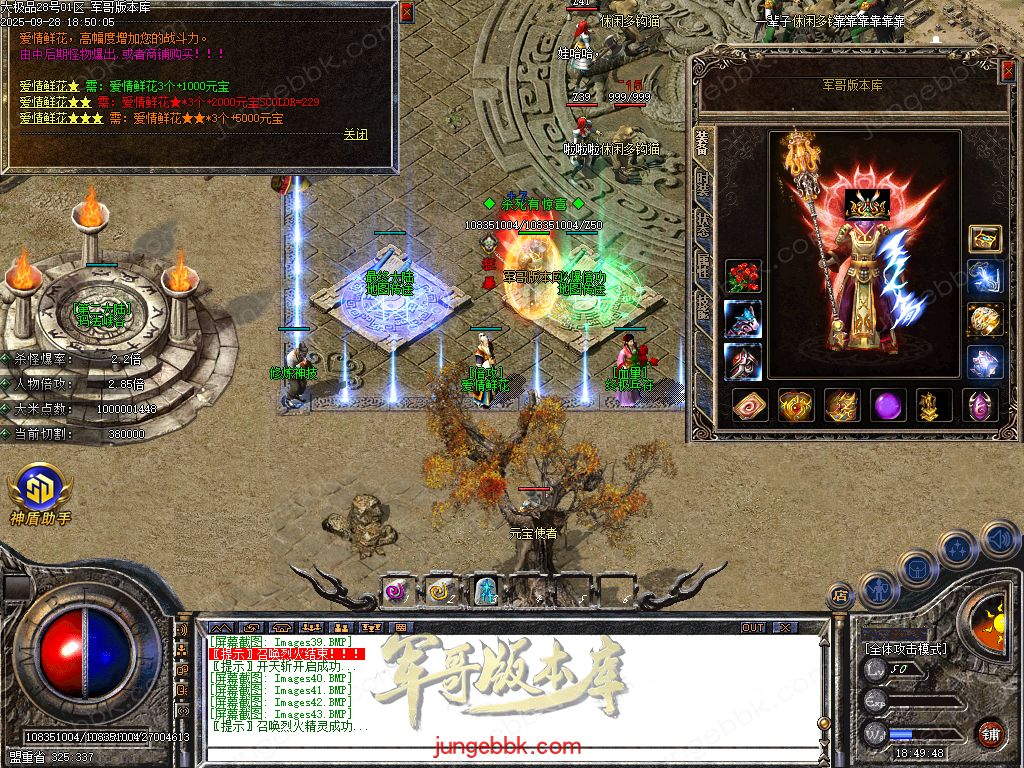Close the 爱情鲜花 dialogue window
Viewport: 1024px width, 768px height.
tap(406, 12)
